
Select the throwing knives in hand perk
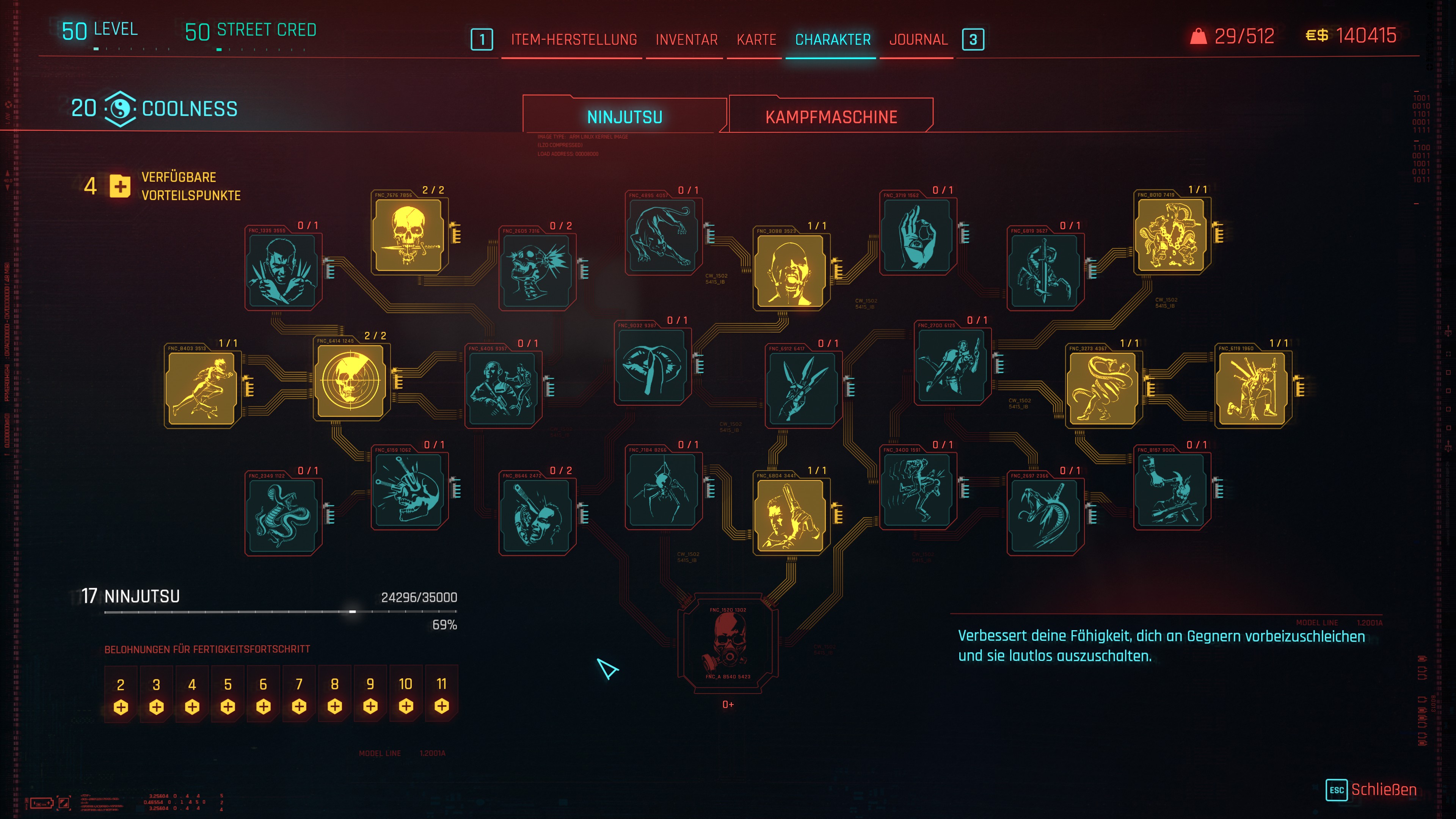pyautogui.click(x=803, y=387)
